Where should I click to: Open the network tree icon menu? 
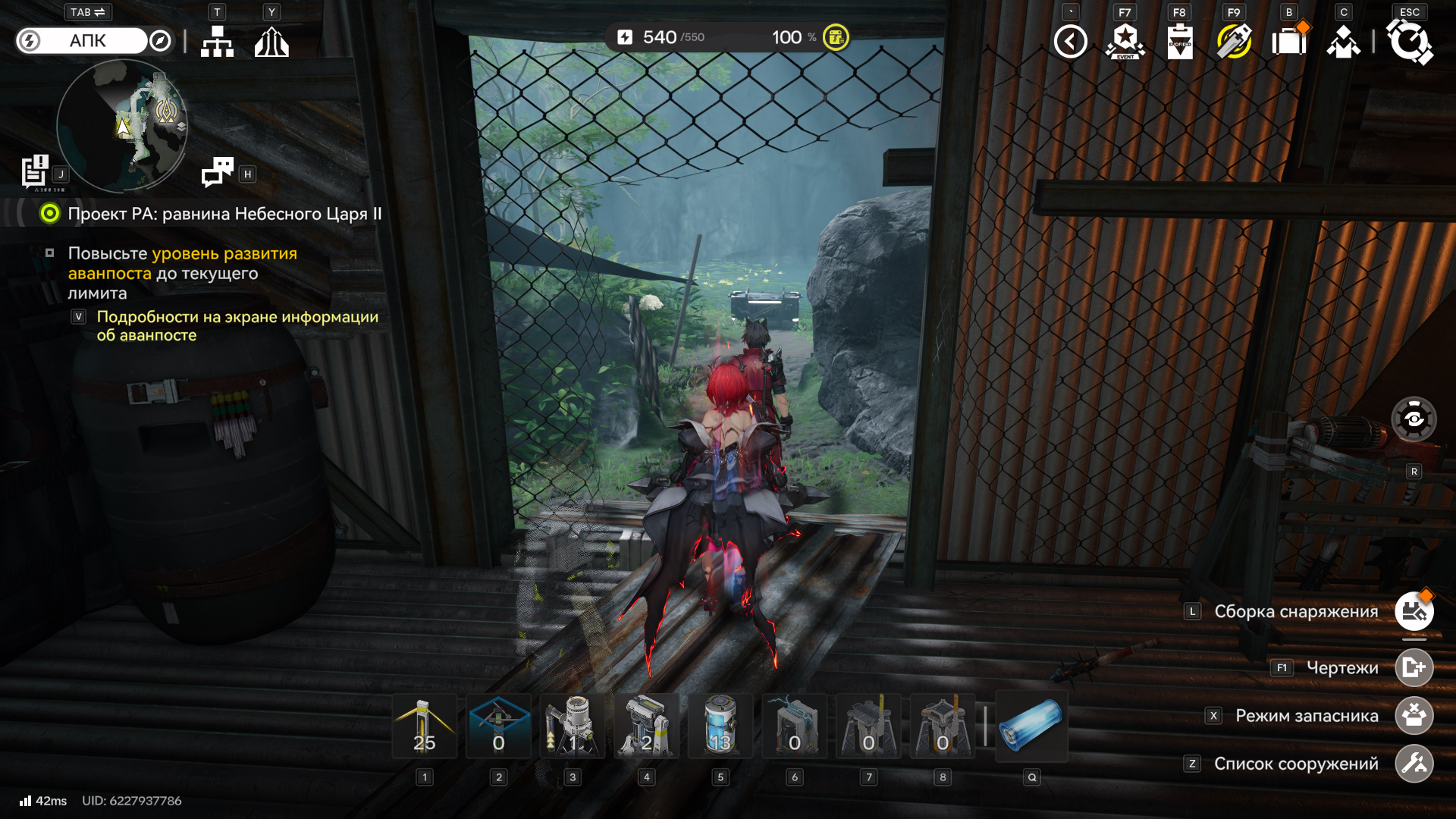point(217,42)
